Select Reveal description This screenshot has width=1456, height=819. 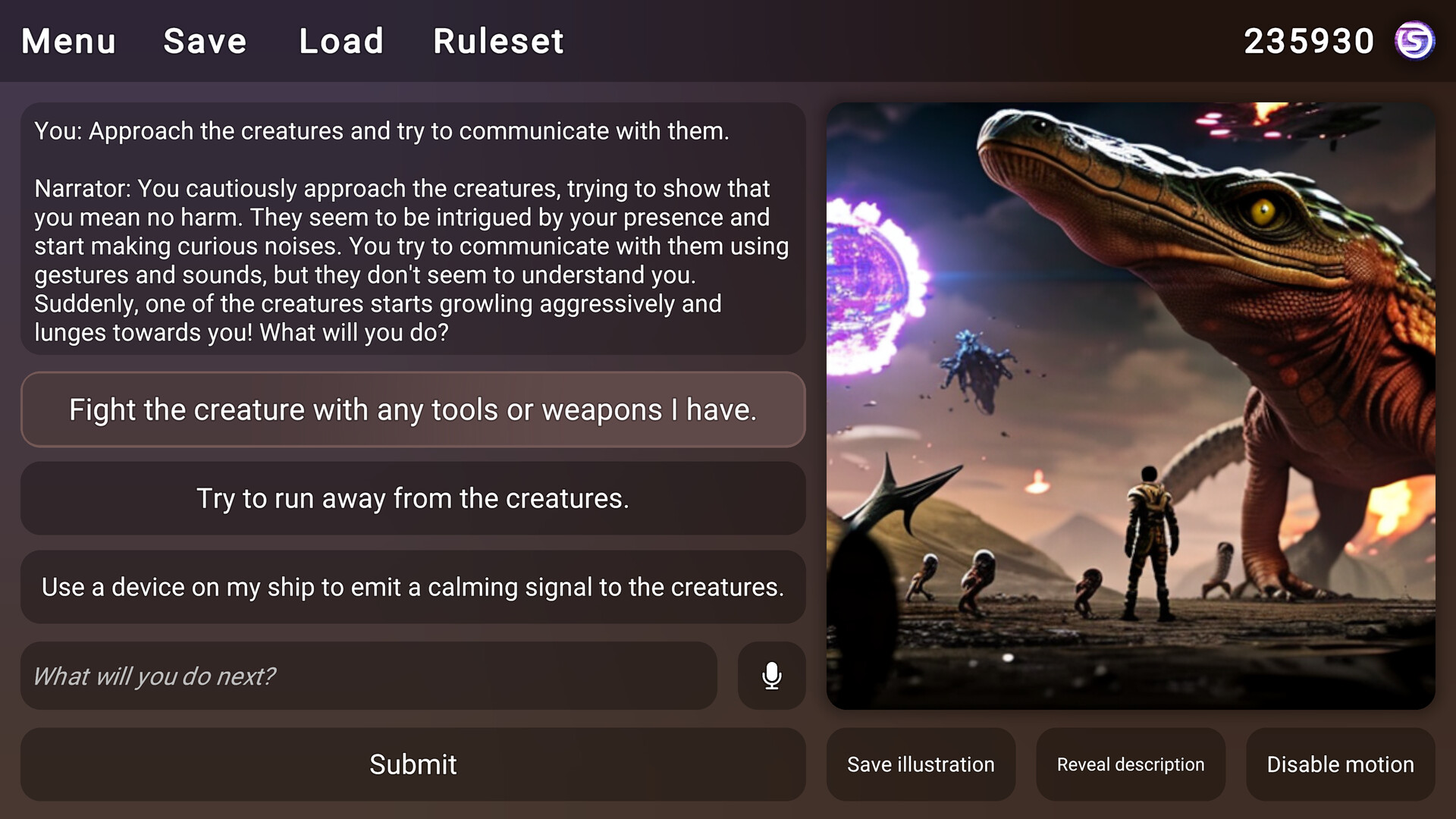(x=1129, y=764)
